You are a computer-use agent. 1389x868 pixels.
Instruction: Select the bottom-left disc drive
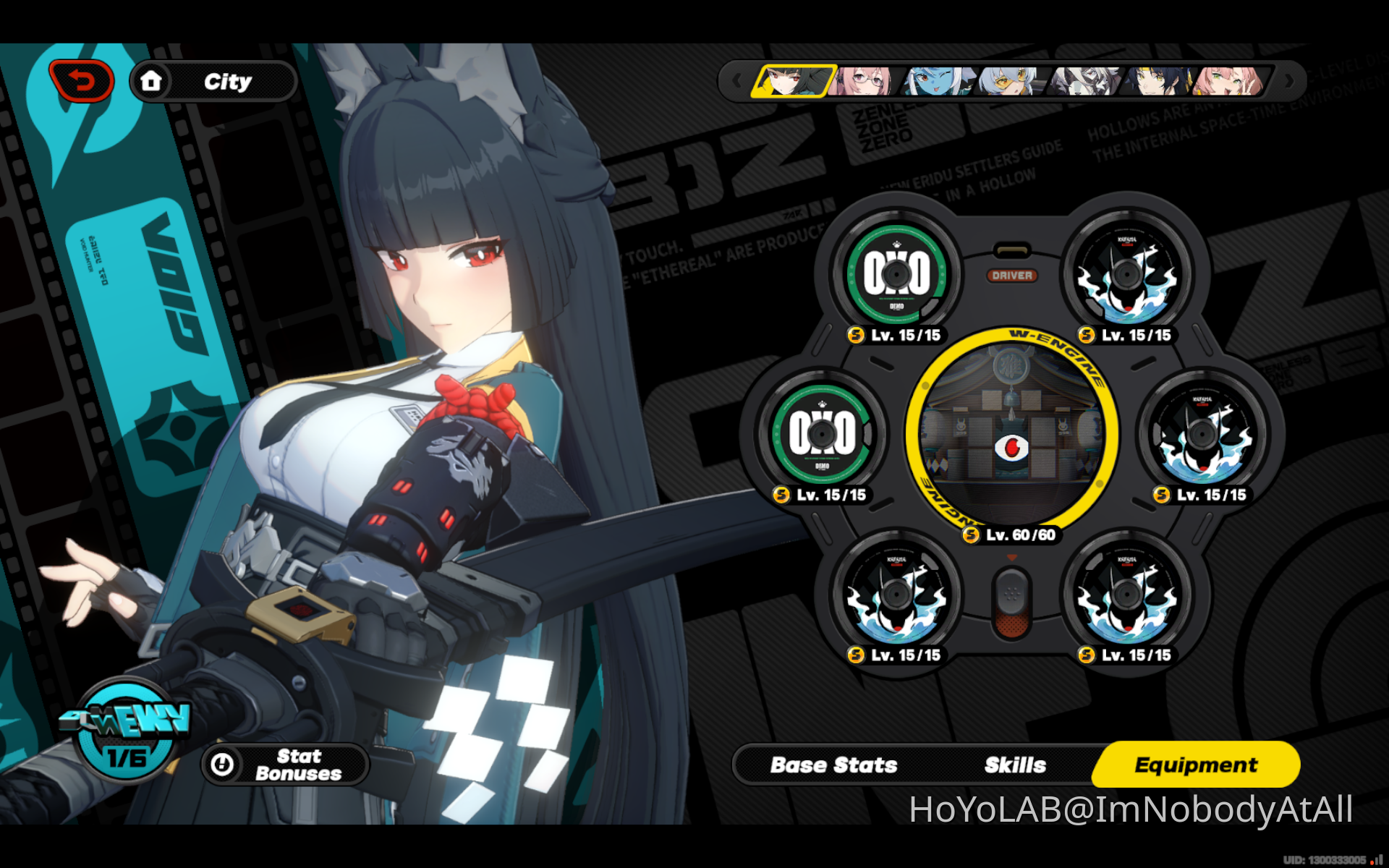(897, 595)
